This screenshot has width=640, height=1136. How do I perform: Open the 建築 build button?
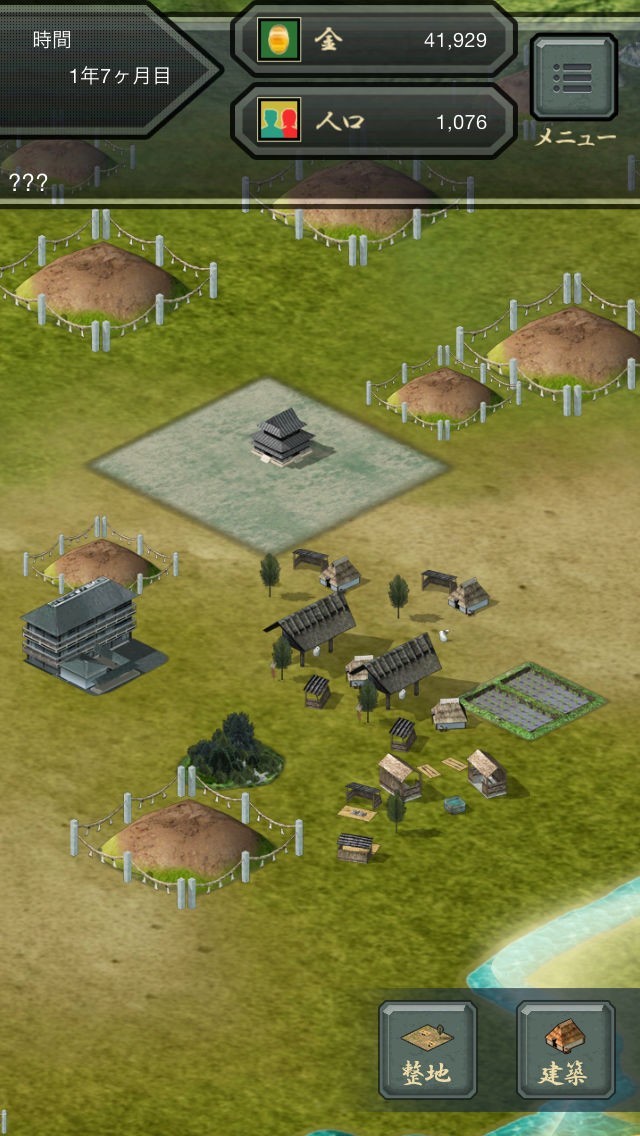565,1049
